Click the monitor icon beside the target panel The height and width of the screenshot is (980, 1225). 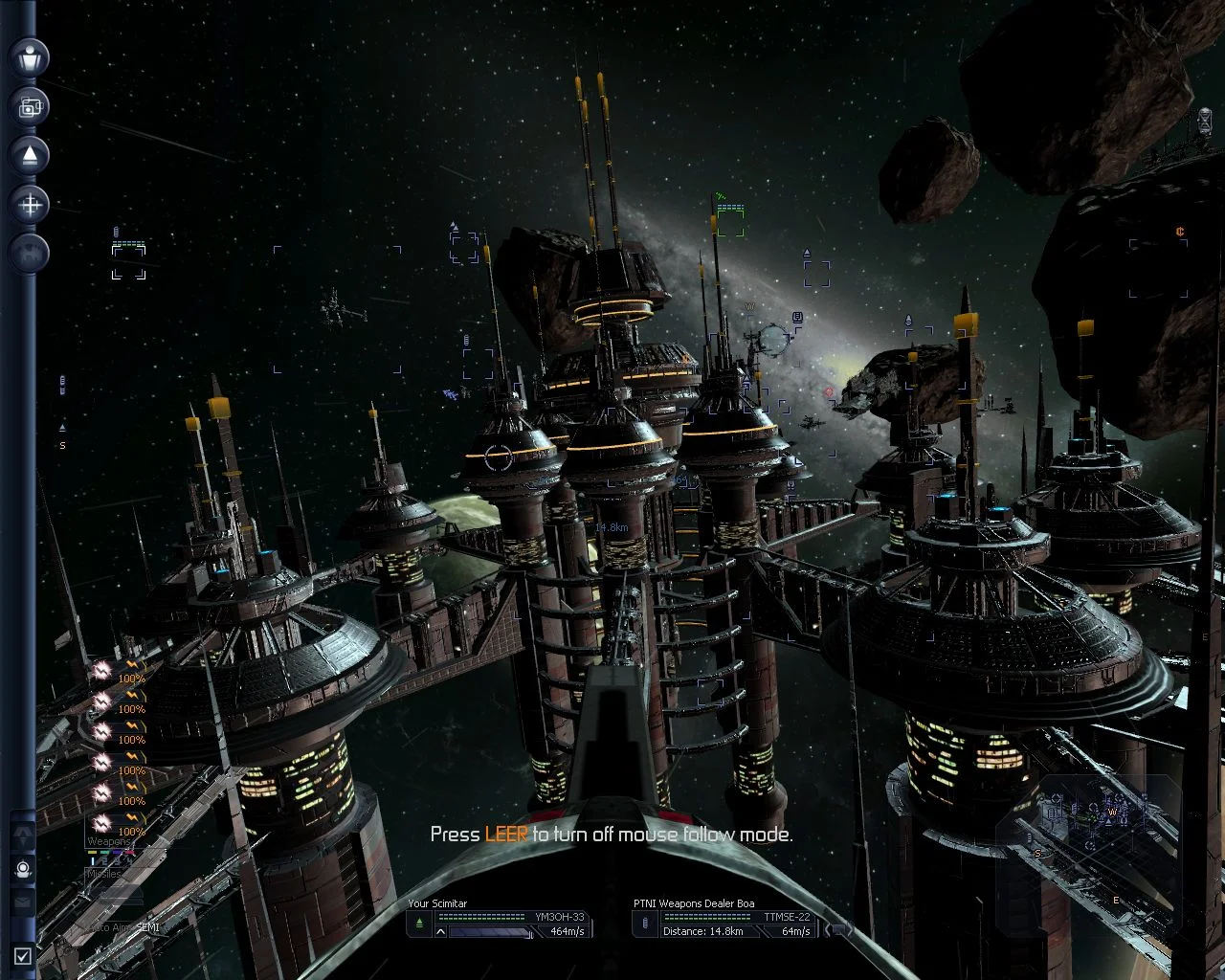click(838, 929)
